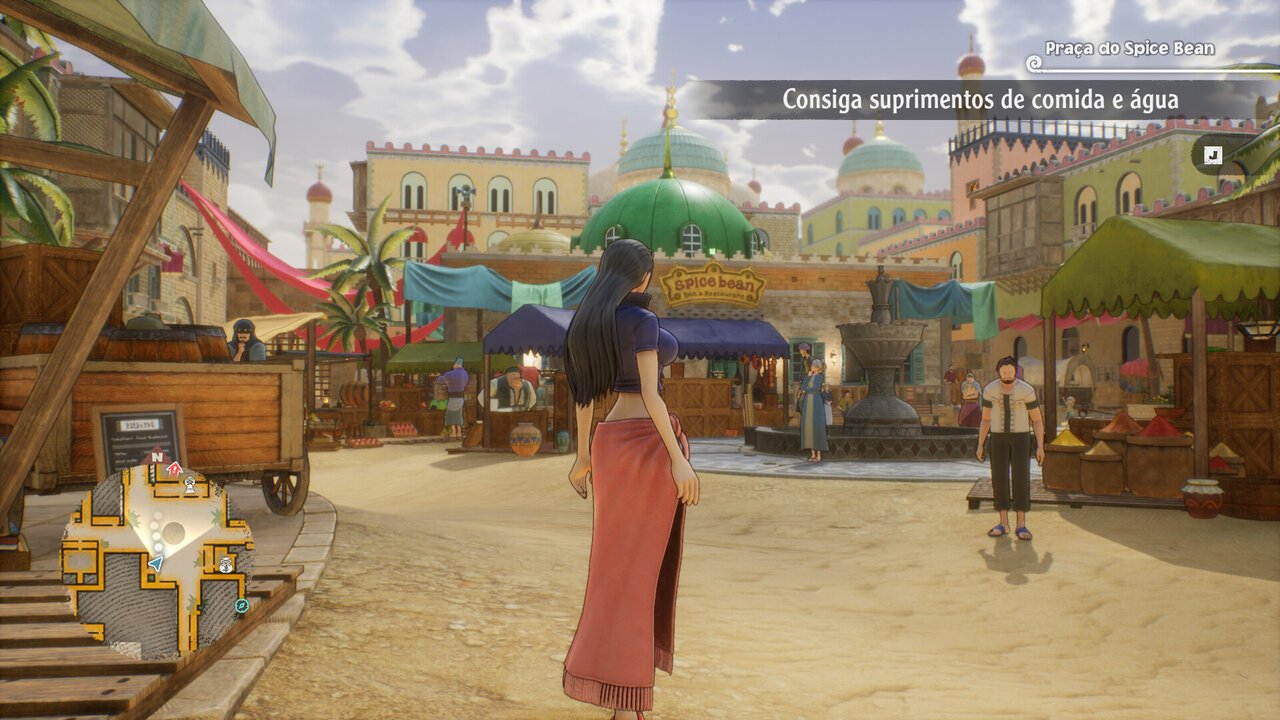
Task: Click the red exclamation marker on the minimap
Action: 174,468
